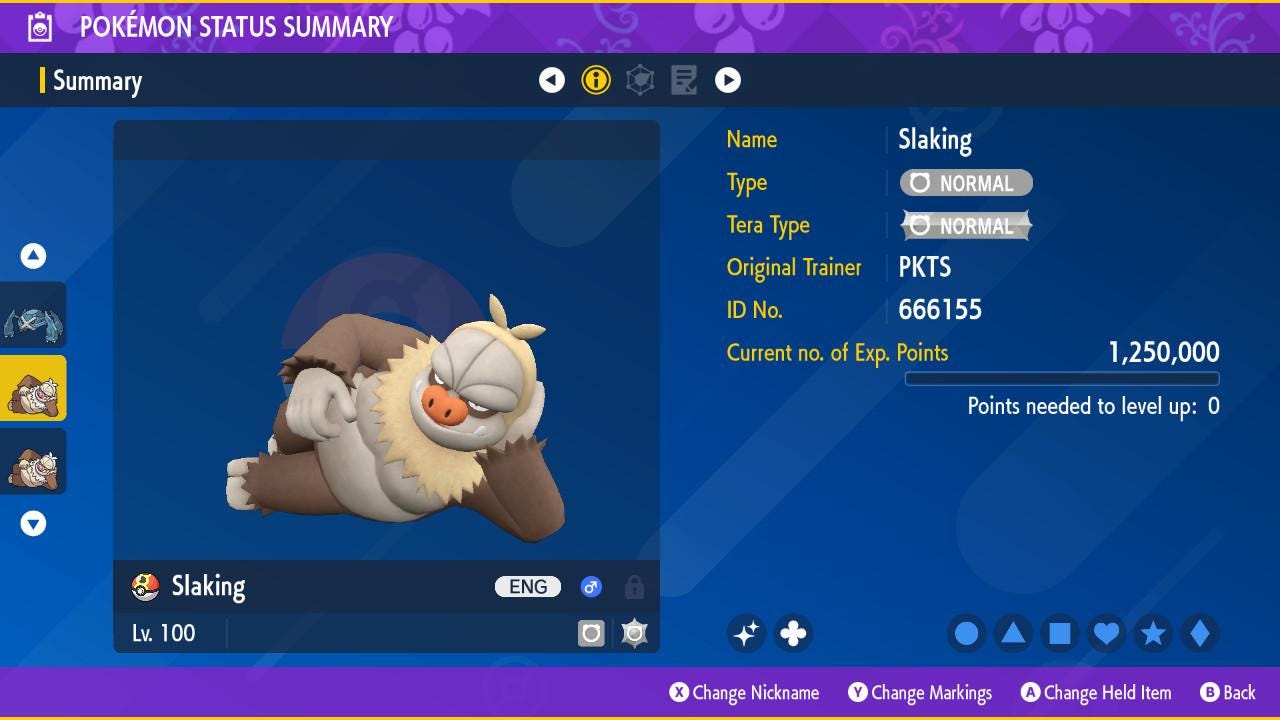The height and width of the screenshot is (720, 1280).
Task: Toggle the circle marking
Action: tap(967, 633)
